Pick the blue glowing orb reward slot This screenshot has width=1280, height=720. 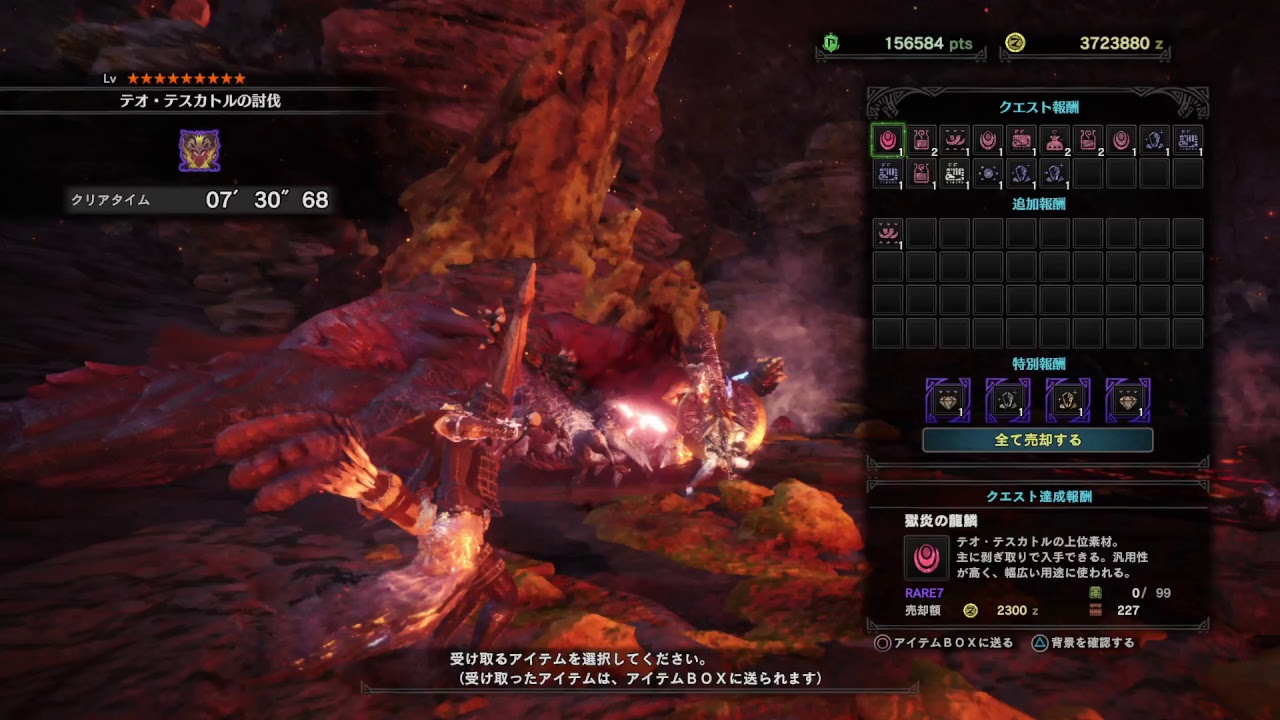pyautogui.click(x=988, y=174)
